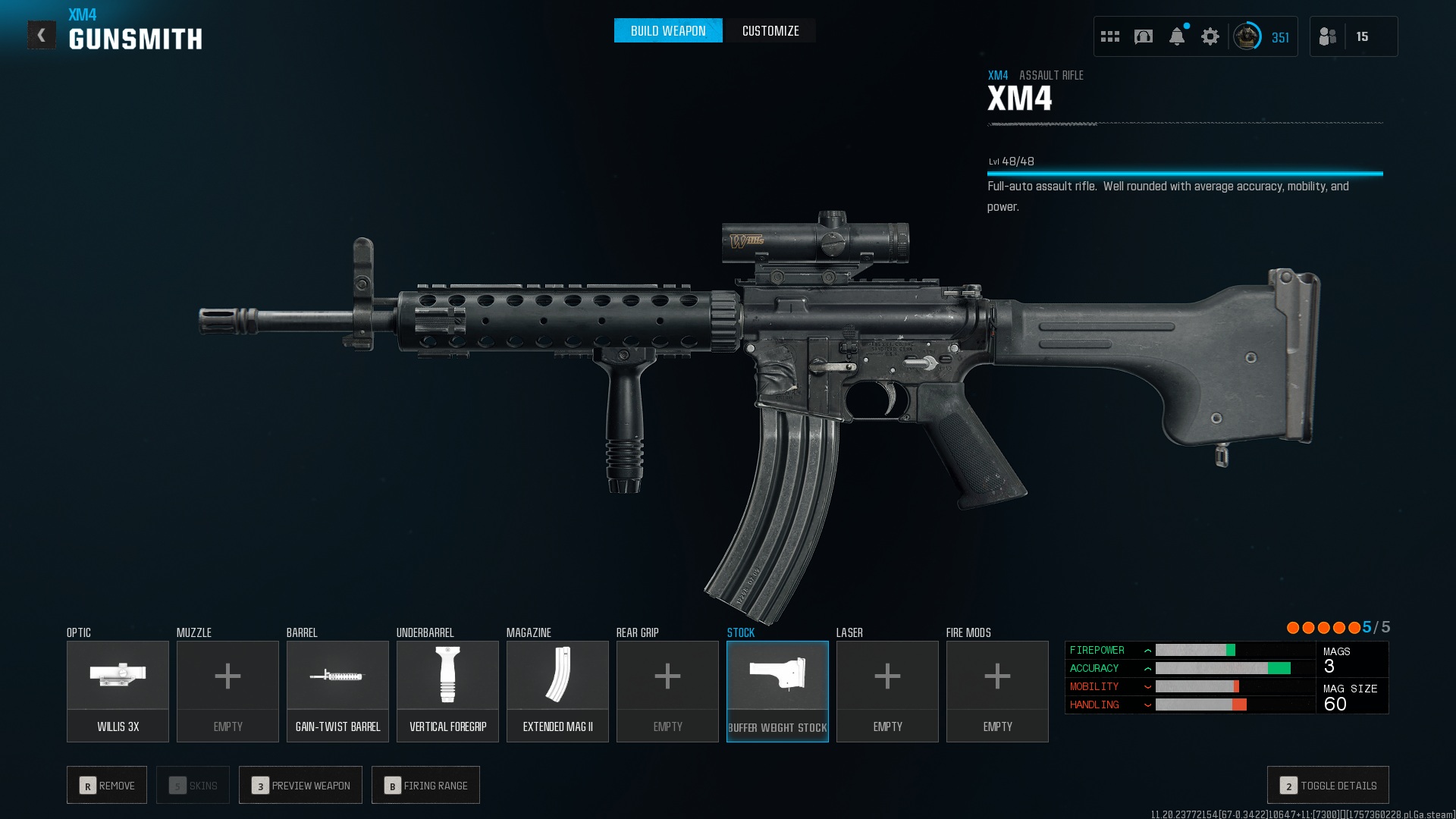
Task: Choose the empty Muzzle slot
Action: pyautogui.click(x=227, y=691)
